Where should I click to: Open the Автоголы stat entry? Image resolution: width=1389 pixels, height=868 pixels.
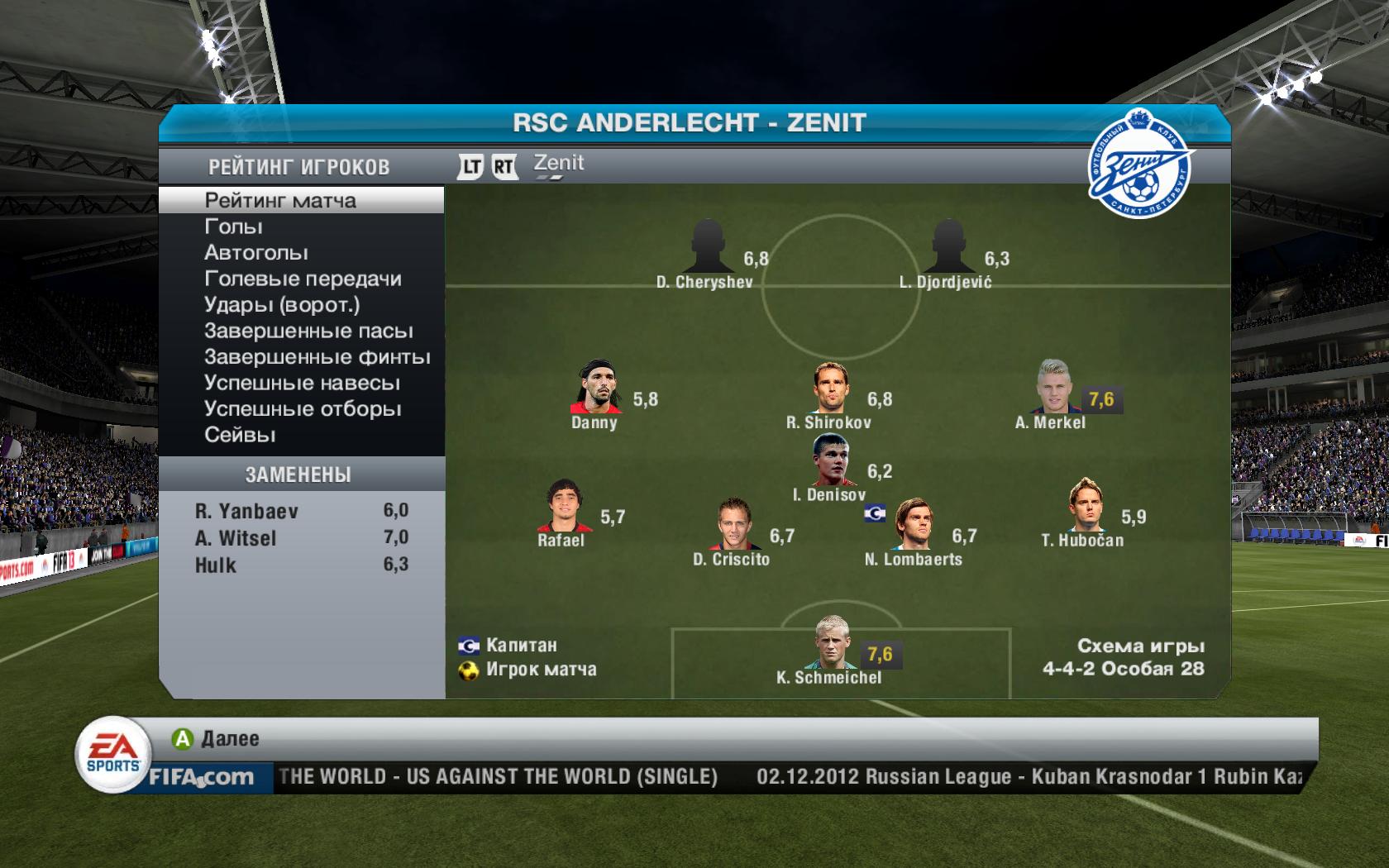click(256, 253)
